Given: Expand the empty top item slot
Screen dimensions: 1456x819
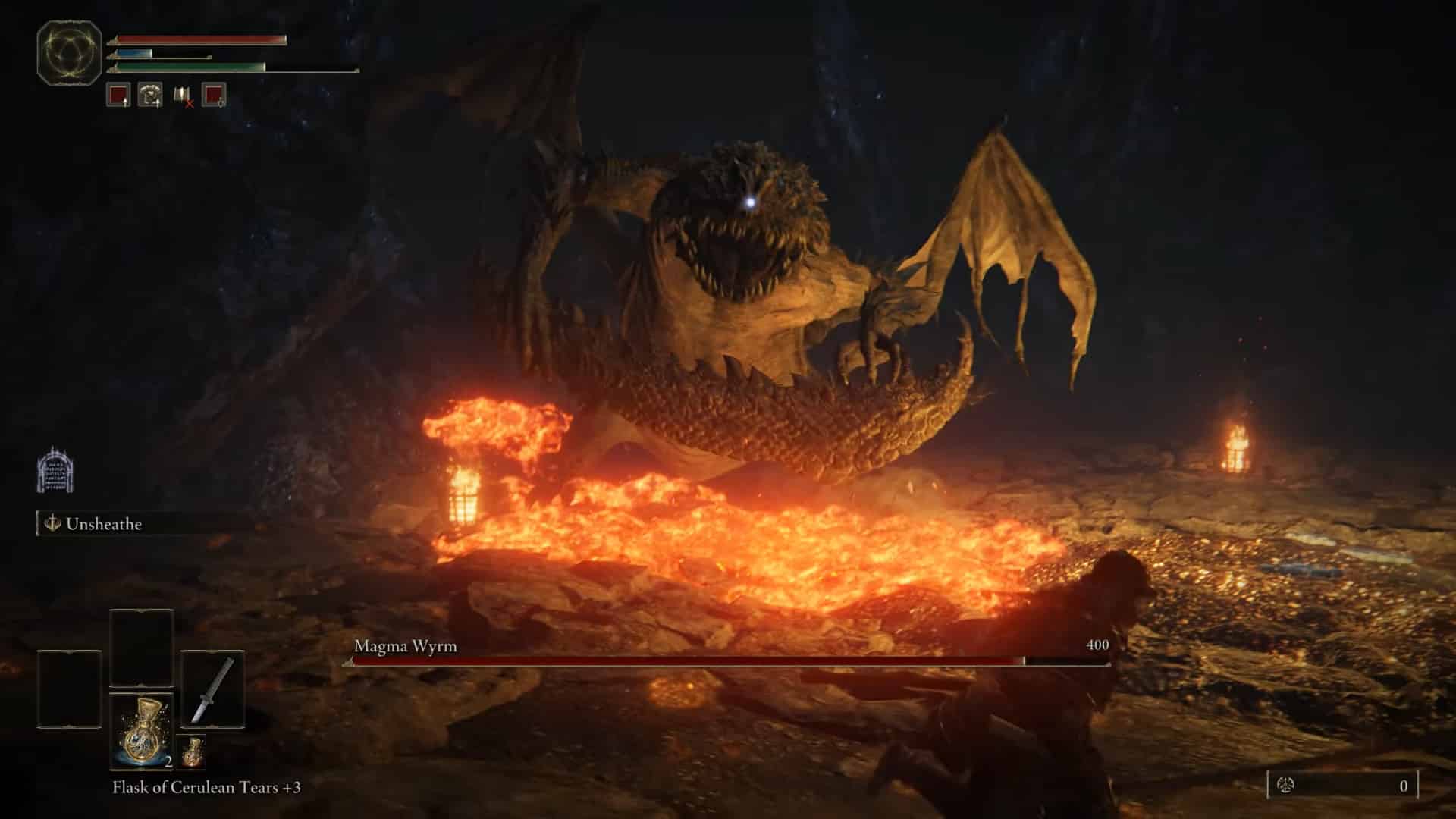Looking at the screenshot, I should (141, 646).
